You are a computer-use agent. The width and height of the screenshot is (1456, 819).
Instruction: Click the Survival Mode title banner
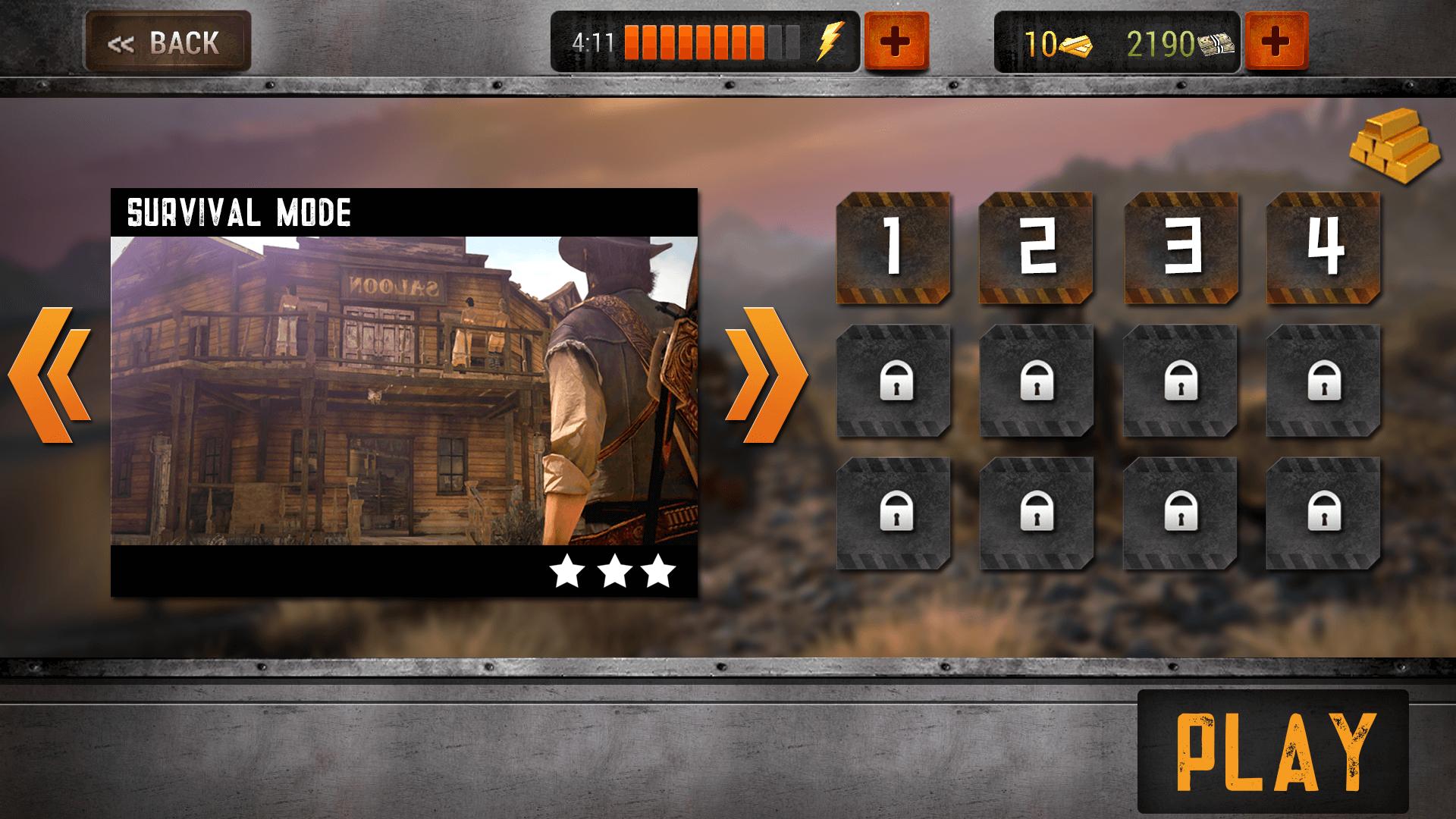point(239,210)
